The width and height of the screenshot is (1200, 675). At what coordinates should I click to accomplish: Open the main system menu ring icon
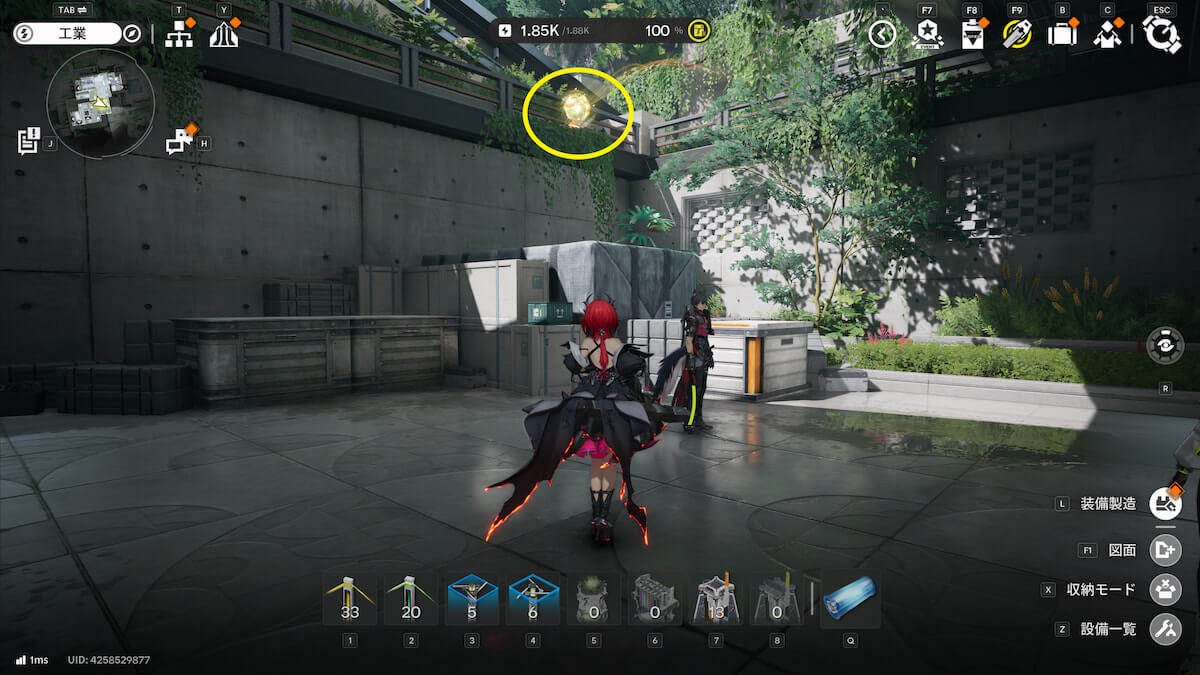pyautogui.click(x=1162, y=35)
